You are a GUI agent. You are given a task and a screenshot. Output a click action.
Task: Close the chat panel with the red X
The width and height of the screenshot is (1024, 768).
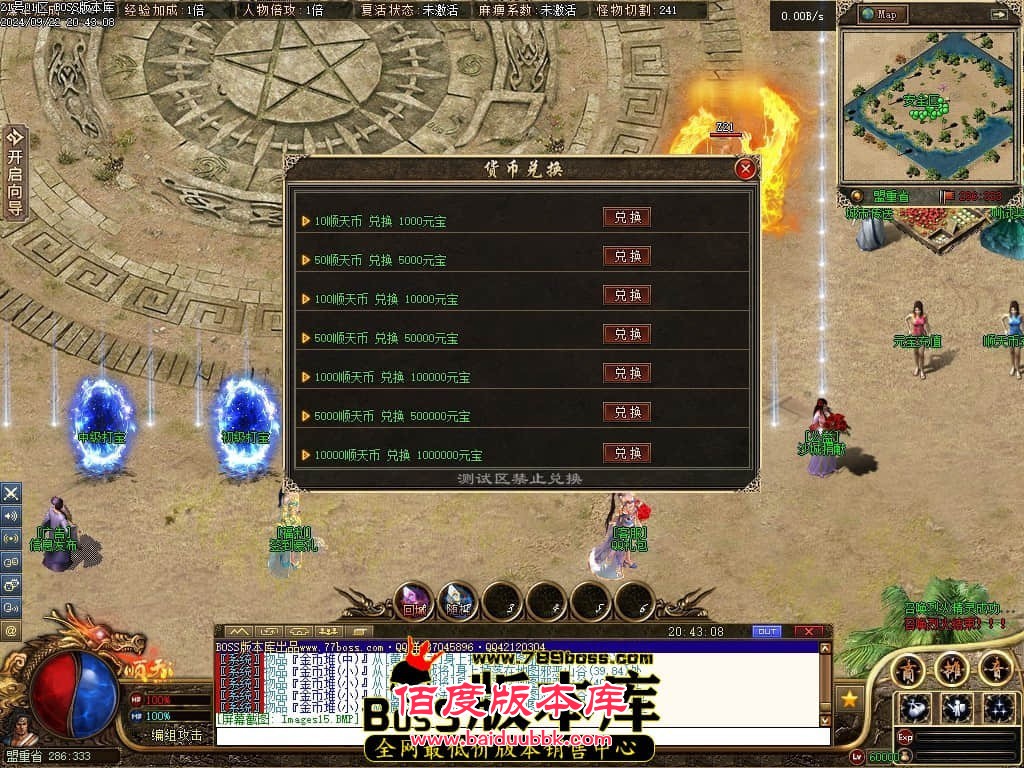tap(810, 631)
